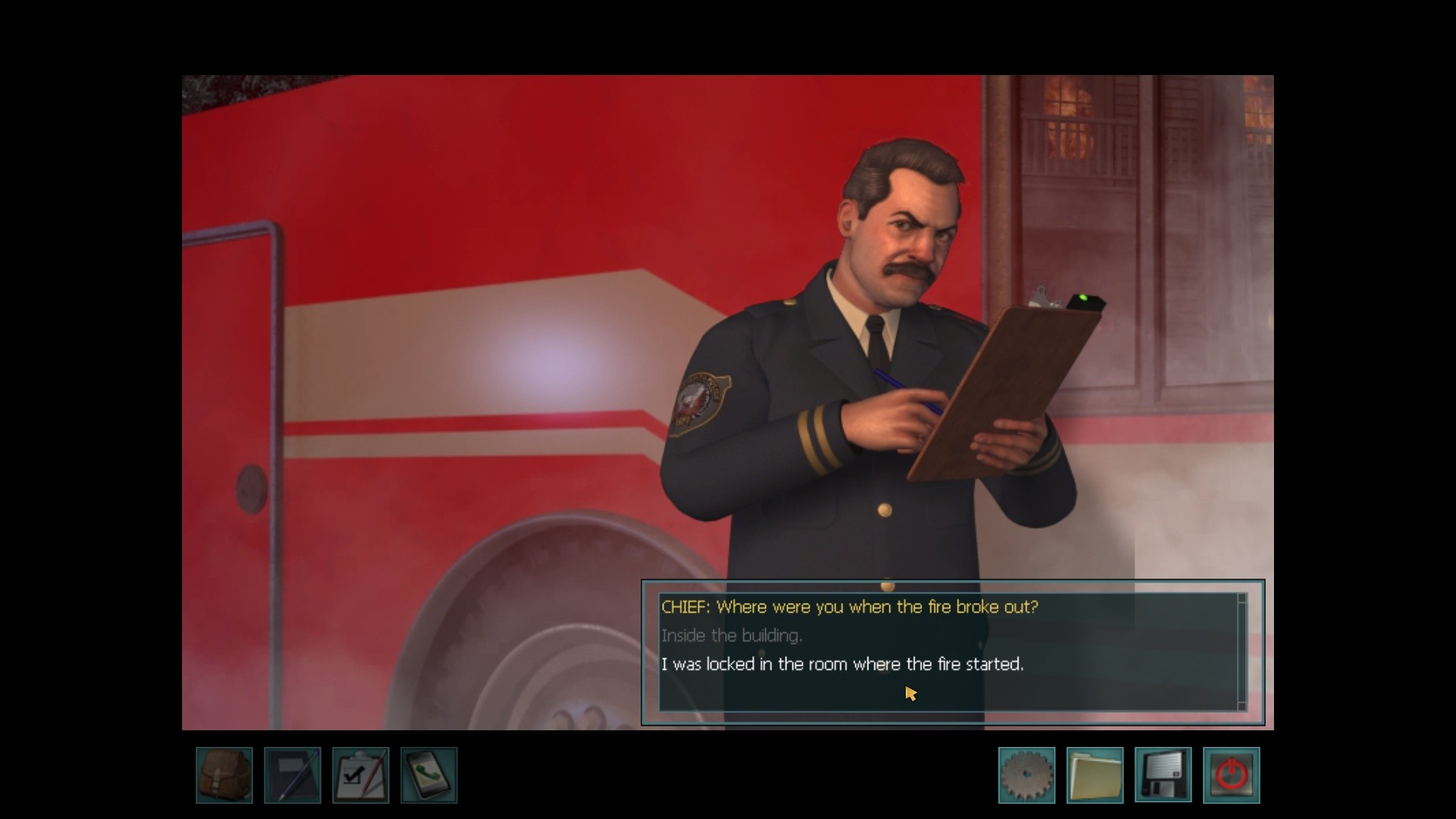Show the task checklist clipboard
Screen dimensions: 1456x819
point(361,775)
